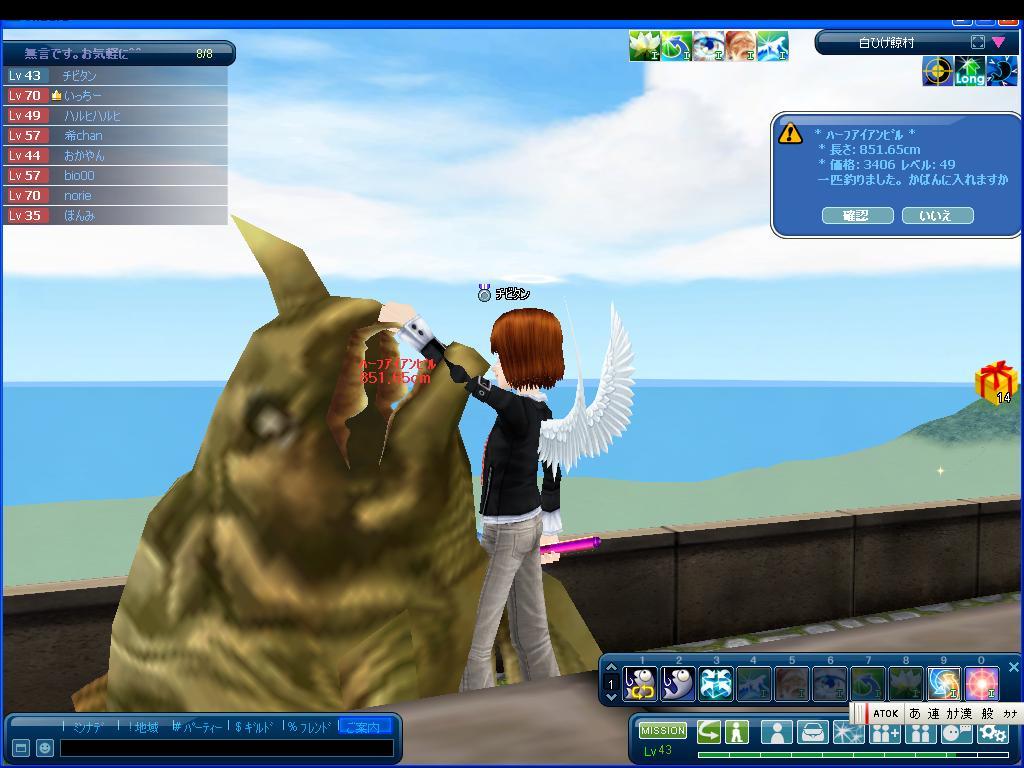Viewport: 1024px width, 768px height.
Task: Switch chat to the パーティー channel
Action: point(198,727)
